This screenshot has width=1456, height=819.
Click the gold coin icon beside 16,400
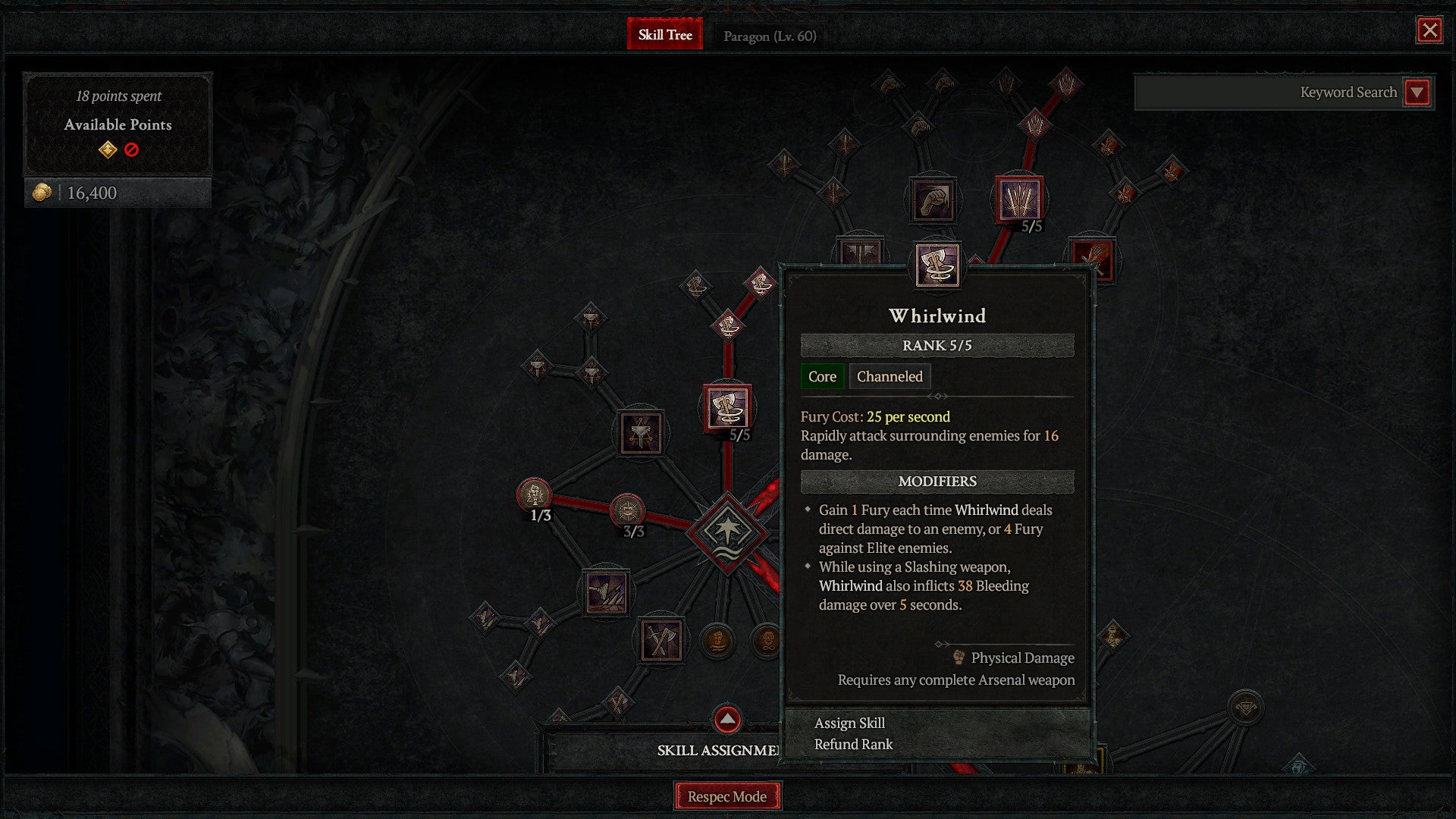point(43,192)
